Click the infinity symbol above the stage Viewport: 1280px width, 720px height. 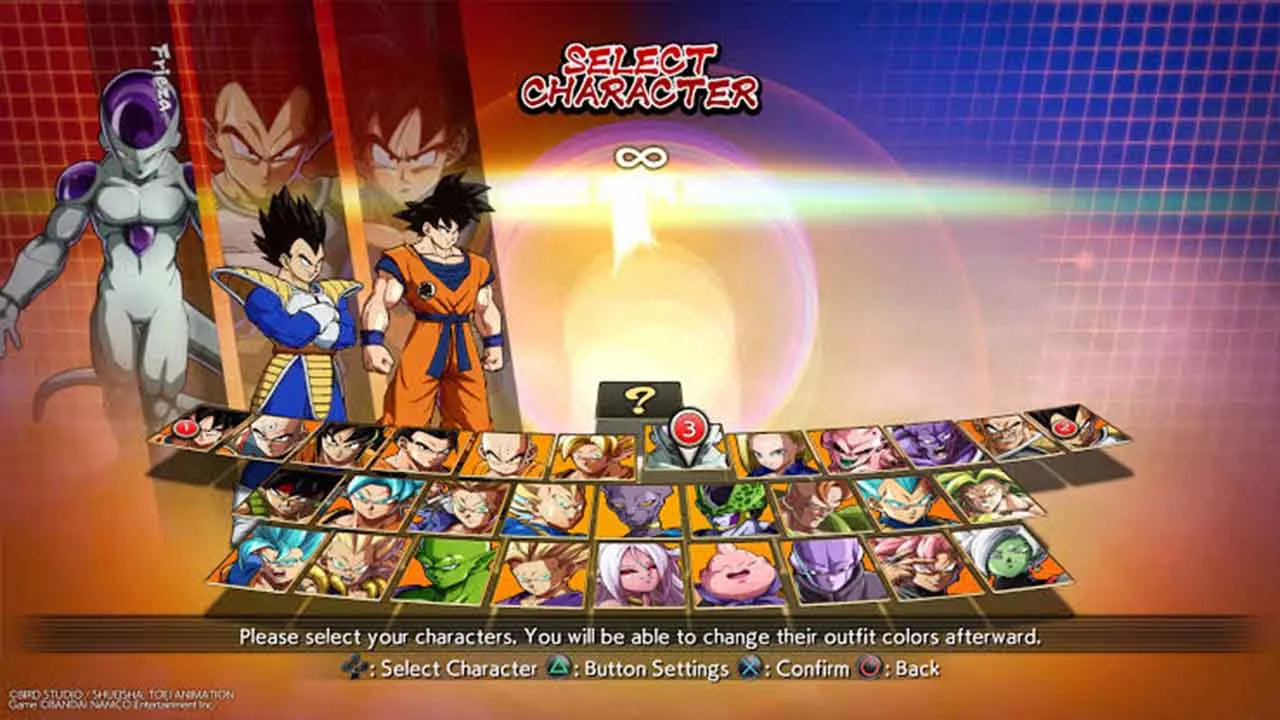pyautogui.click(x=641, y=157)
